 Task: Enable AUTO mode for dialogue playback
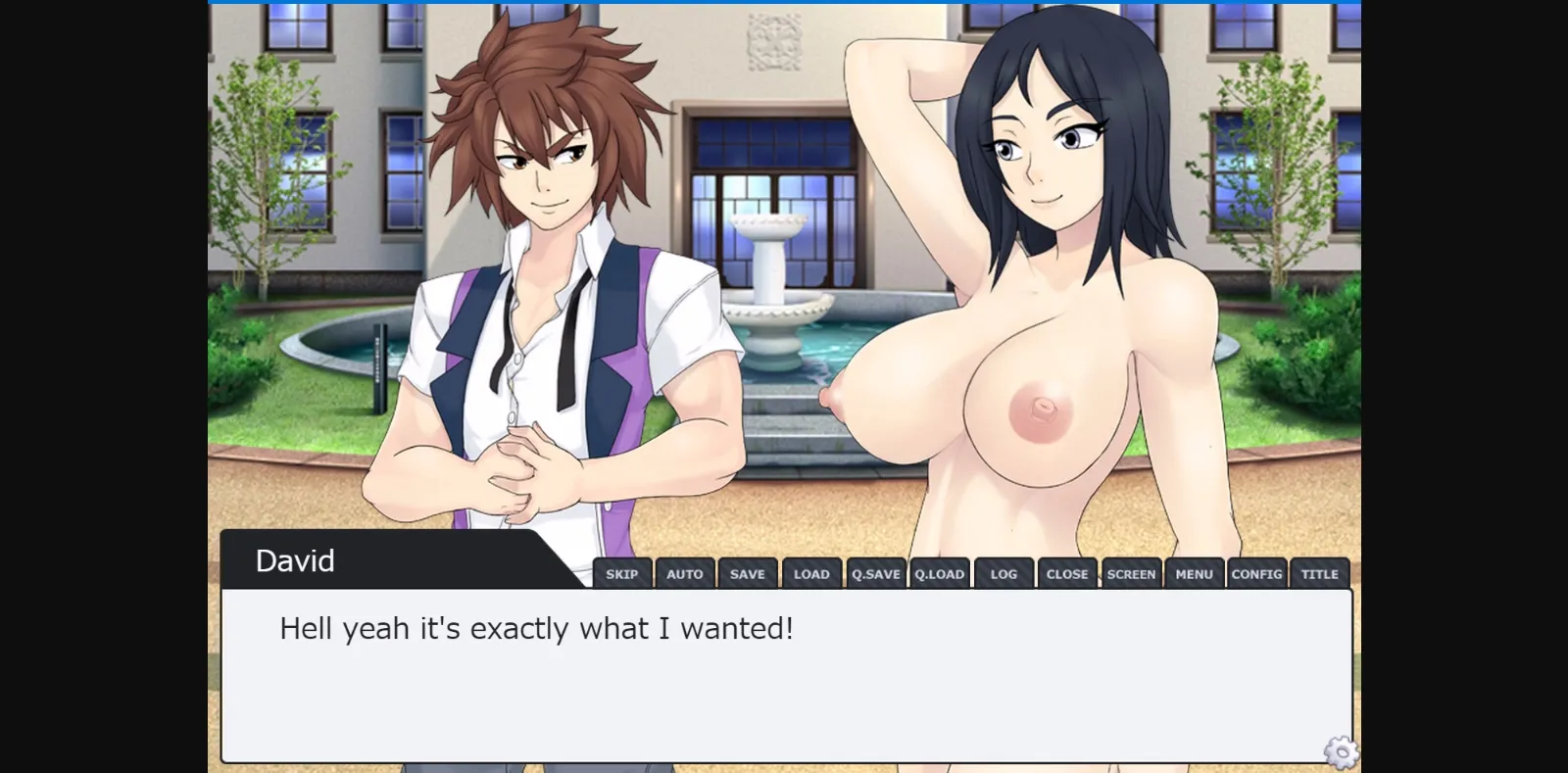[x=686, y=573]
